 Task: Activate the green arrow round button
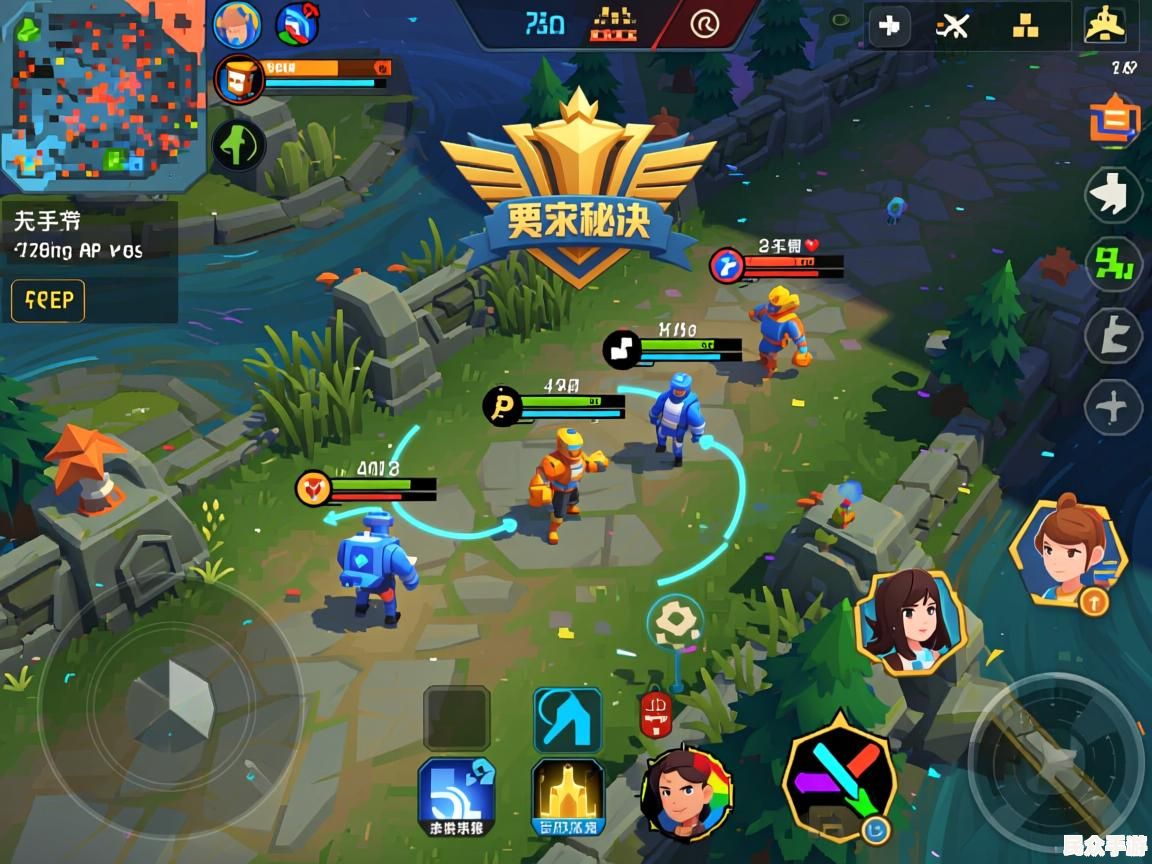point(238,145)
